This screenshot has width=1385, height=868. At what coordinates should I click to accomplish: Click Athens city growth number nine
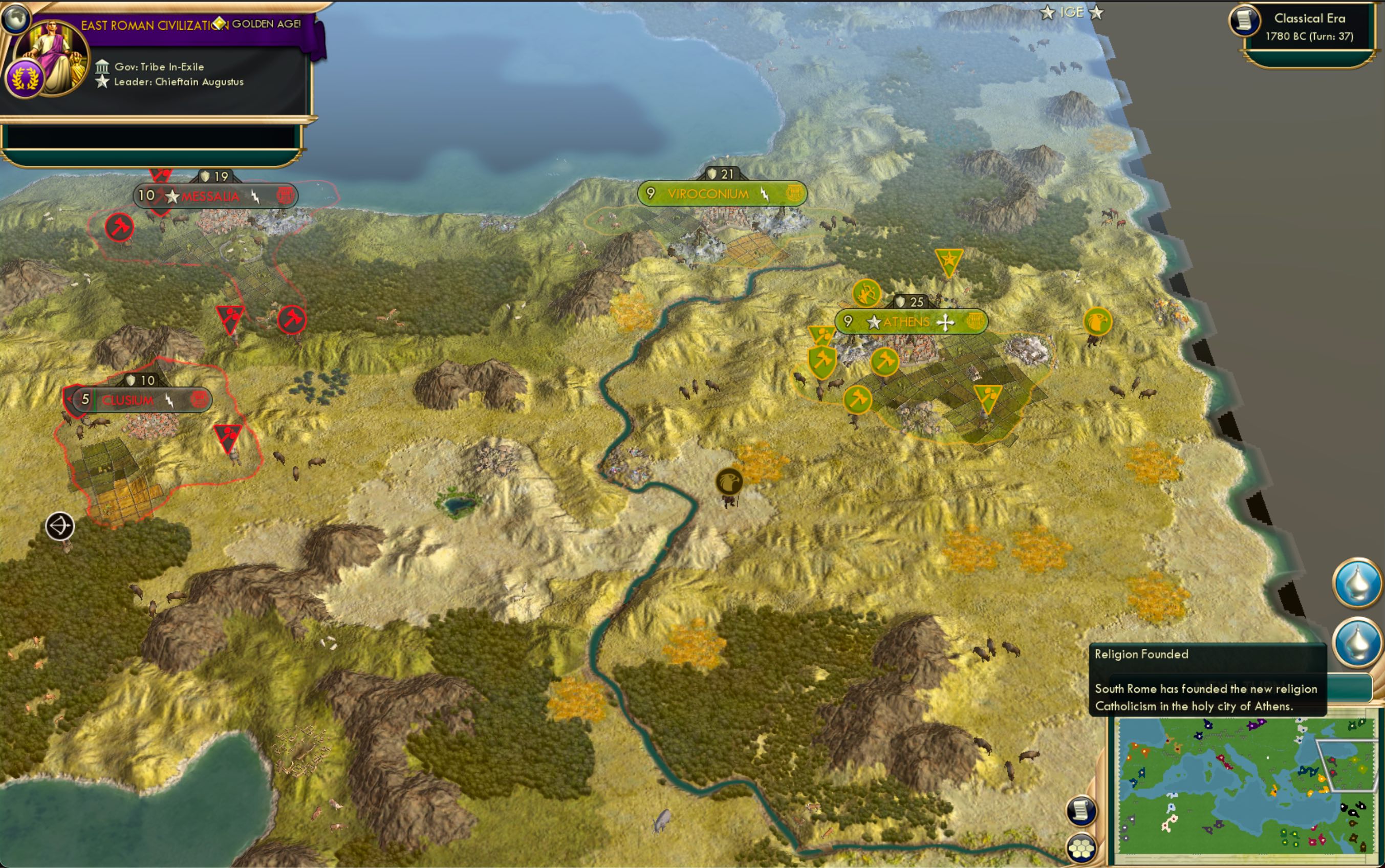(848, 322)
